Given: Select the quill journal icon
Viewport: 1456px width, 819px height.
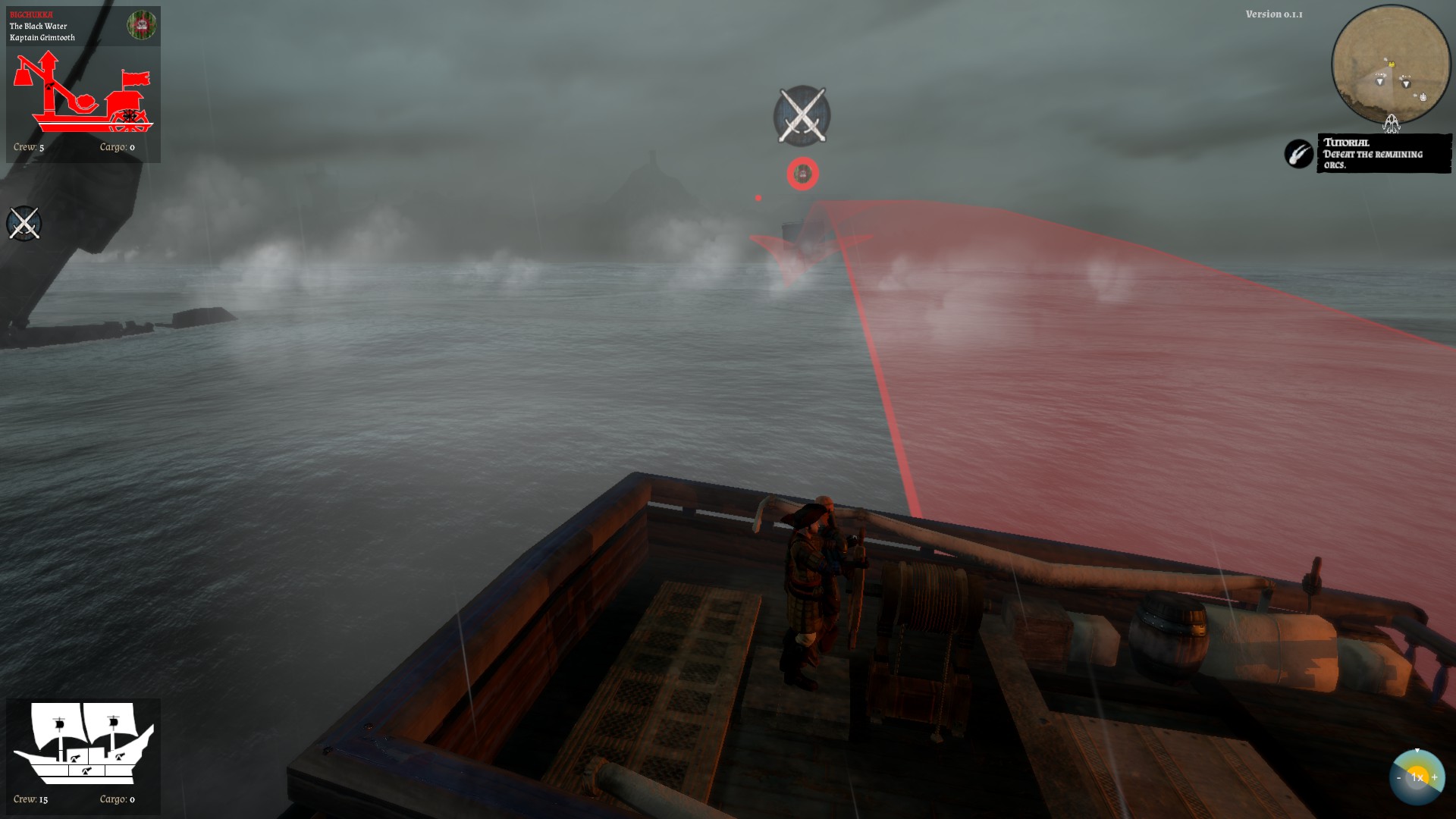Looking at the screenshot, I should (1298, 154).
